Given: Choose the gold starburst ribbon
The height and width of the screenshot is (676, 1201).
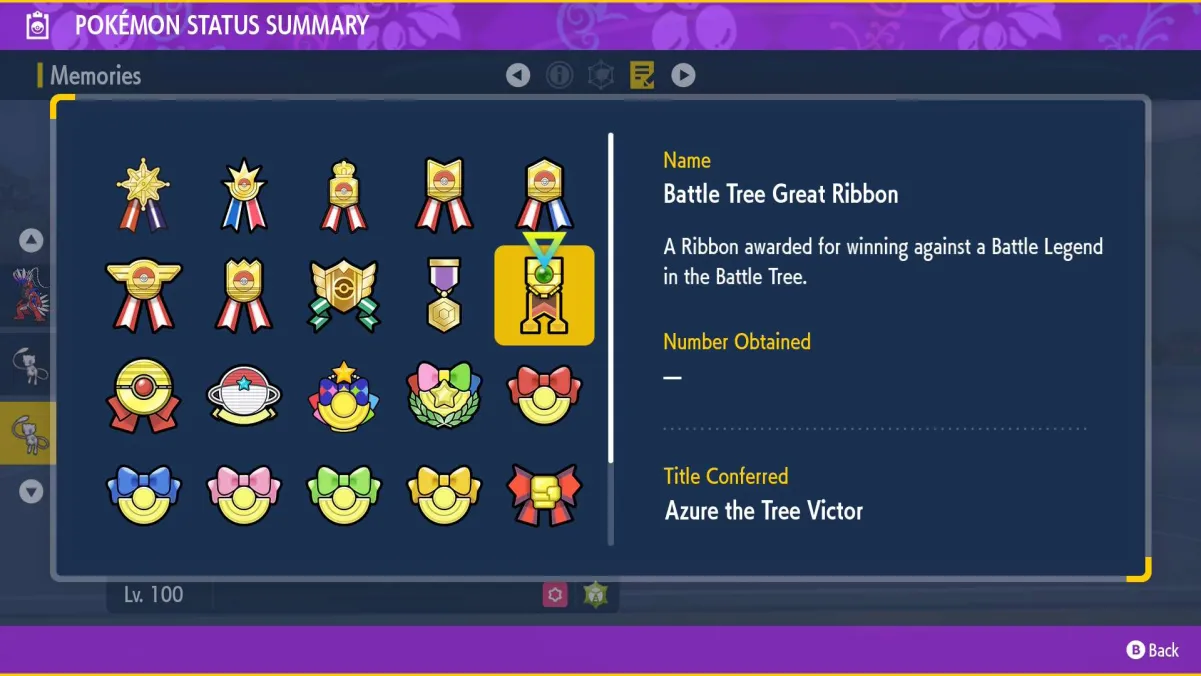Looking at the screenshot, I should coord(144,195).
